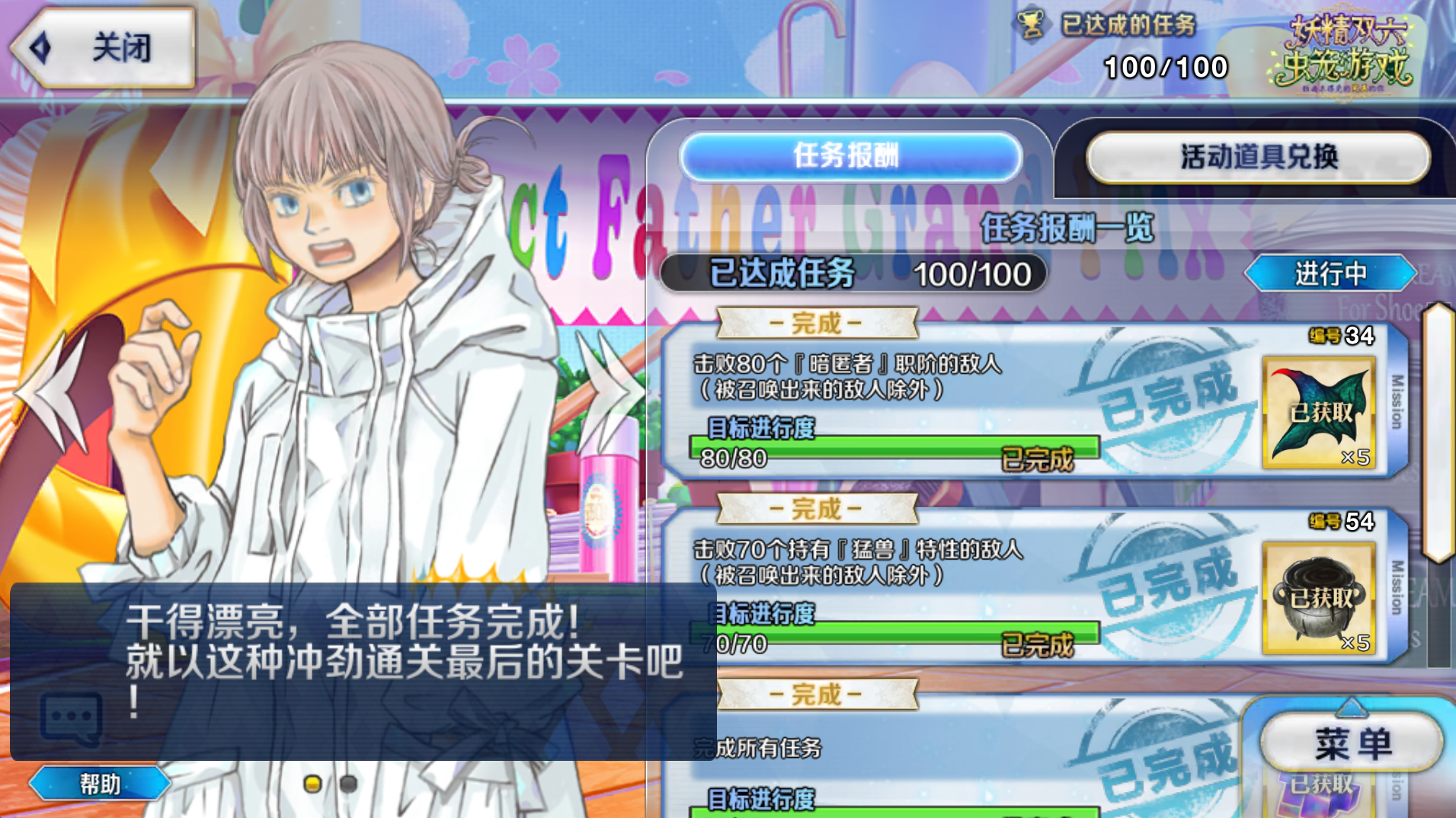Switch to the 任务报酬 tab
The width and height of the screenshot is (1456, 818).
coord(850,156)
